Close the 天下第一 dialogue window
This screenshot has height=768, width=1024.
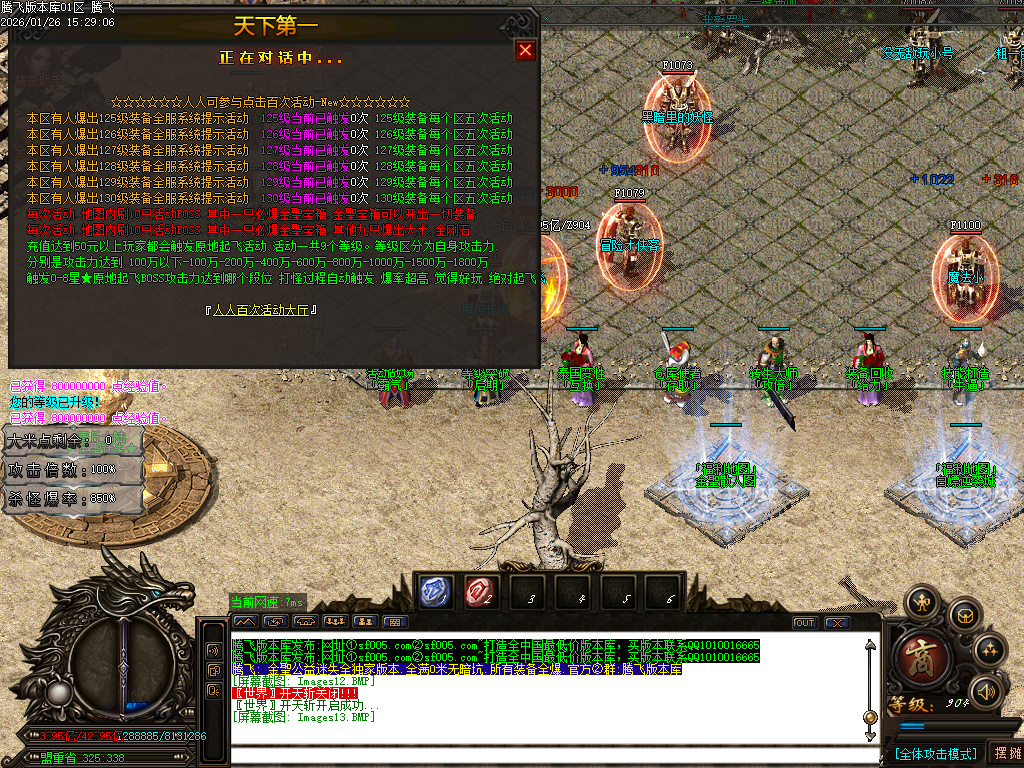click(x=525, y=51)
